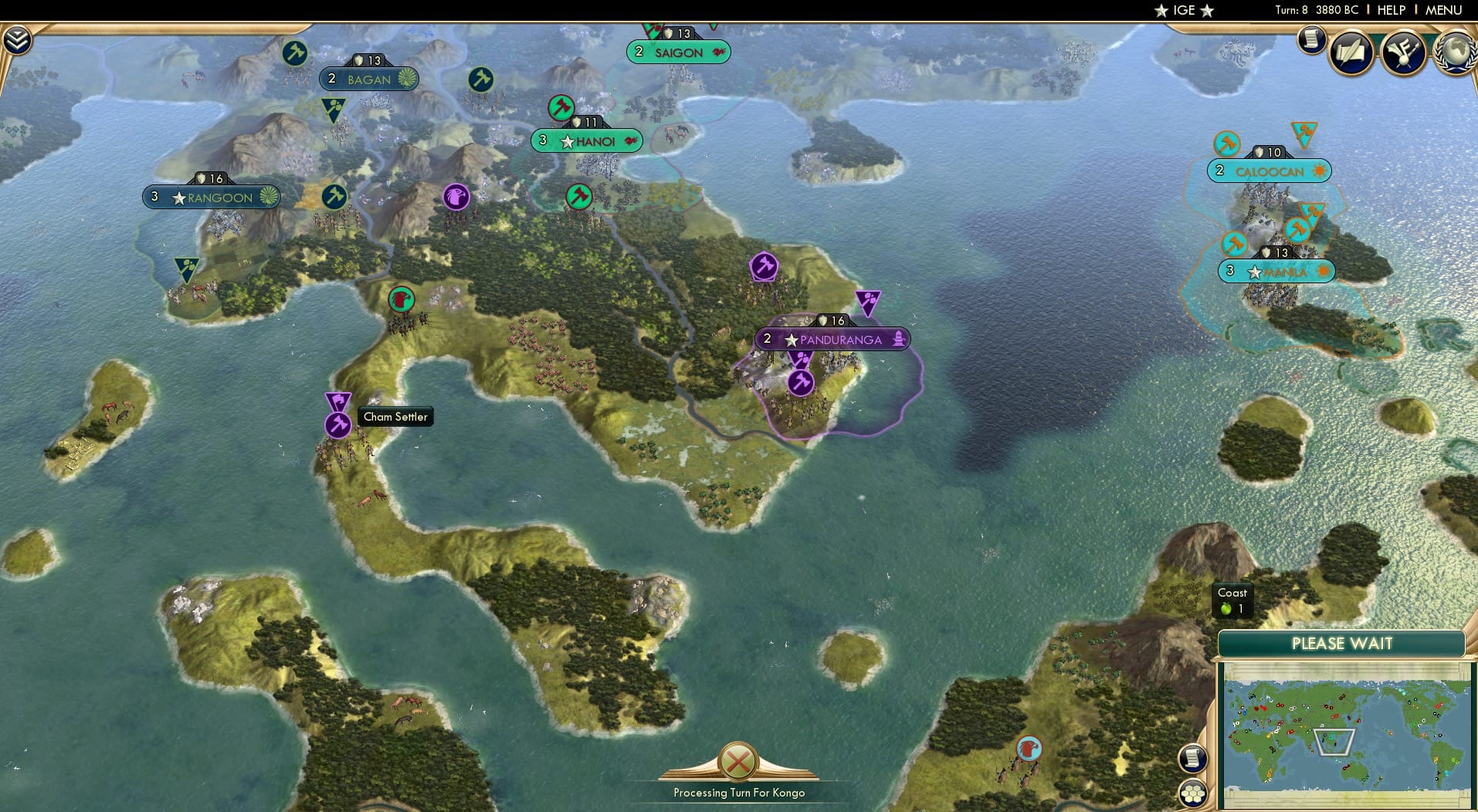The image size is (1478, 812).
Task: Select the purple eagle scout icon in the forest
Action: coord(456,198)
